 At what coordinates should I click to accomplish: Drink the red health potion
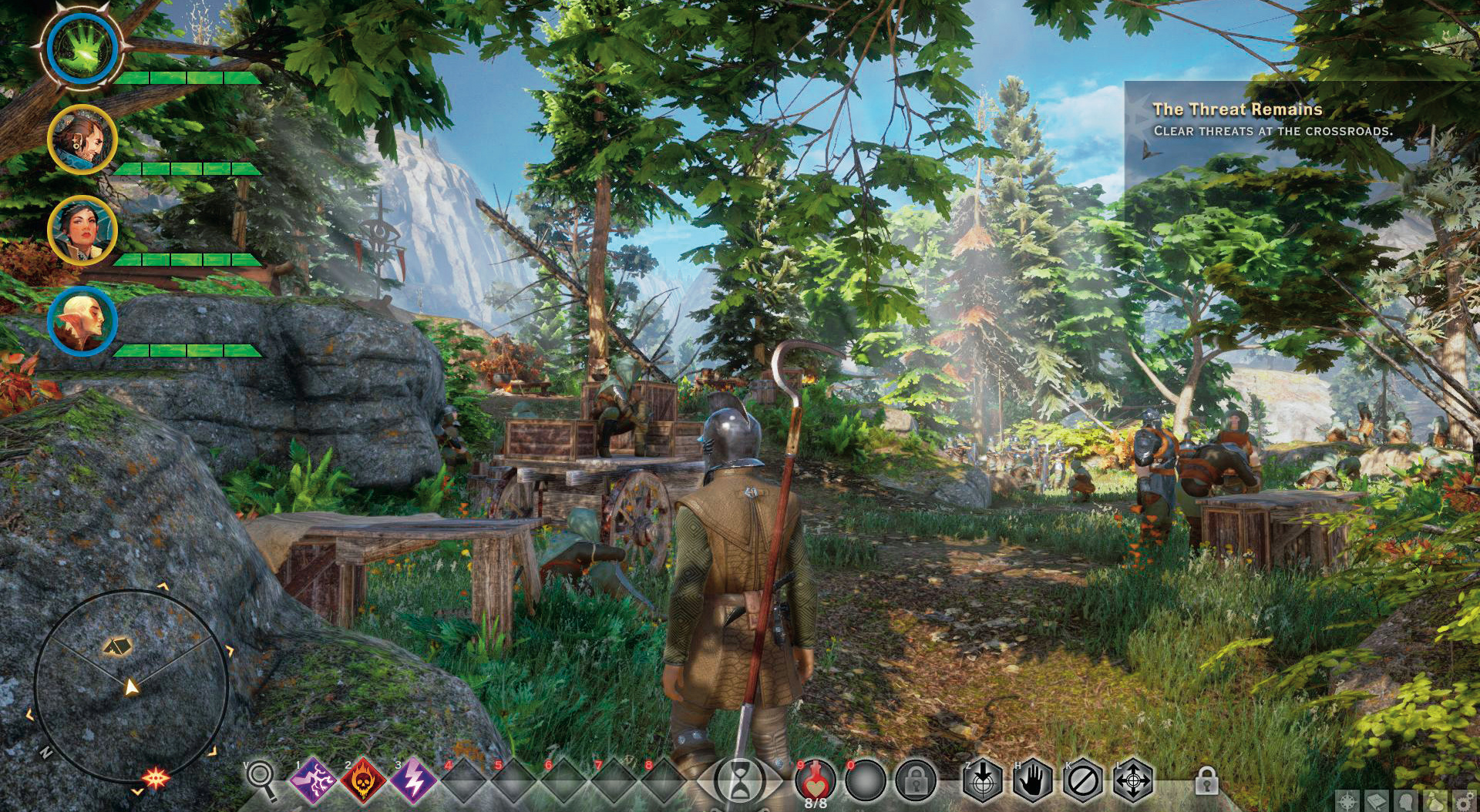pyautogui.click(x=815, y=781)
